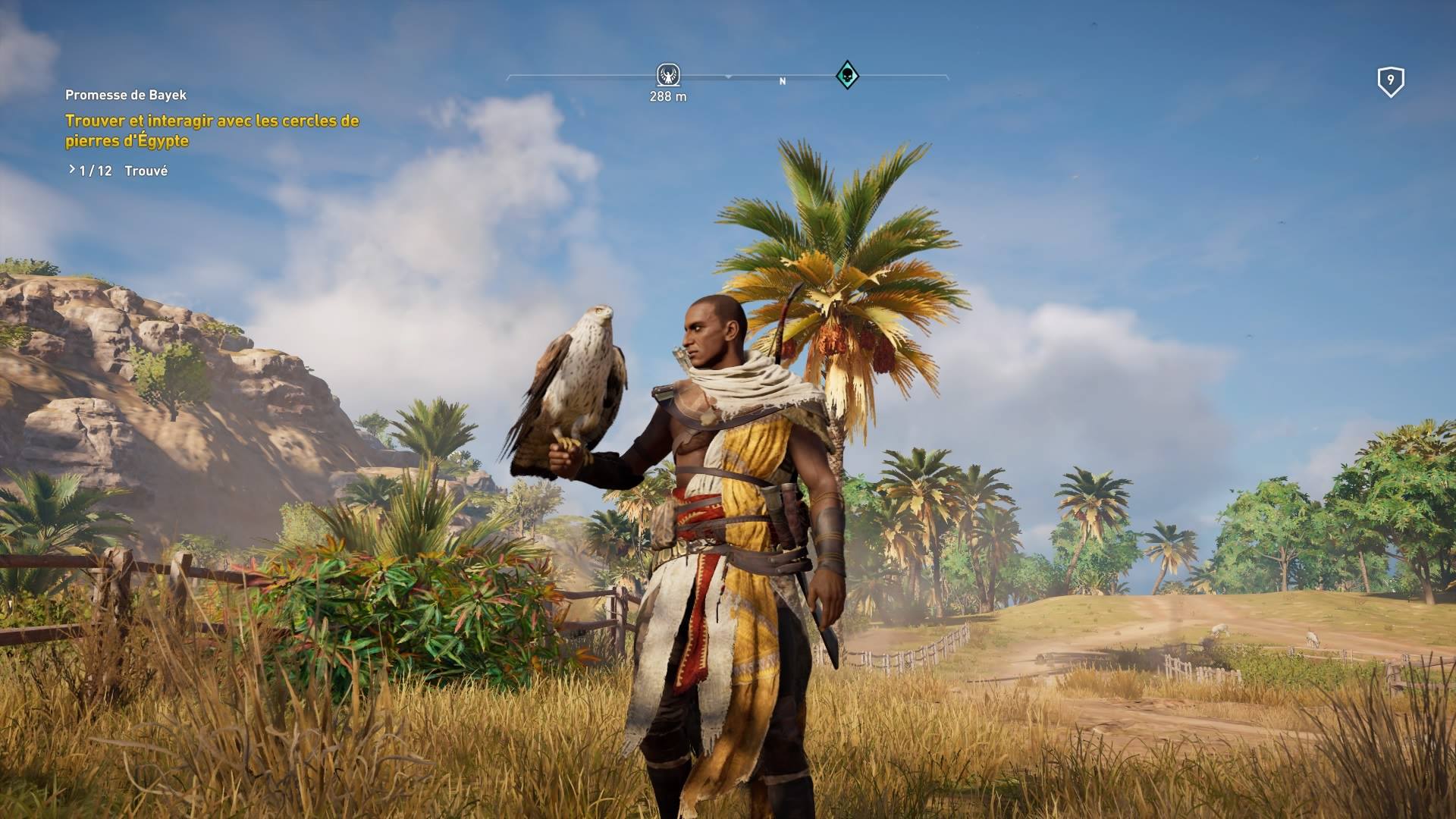Click the stone circles quest objective text
The image size is (1456, 819).
tap(212, 130)
